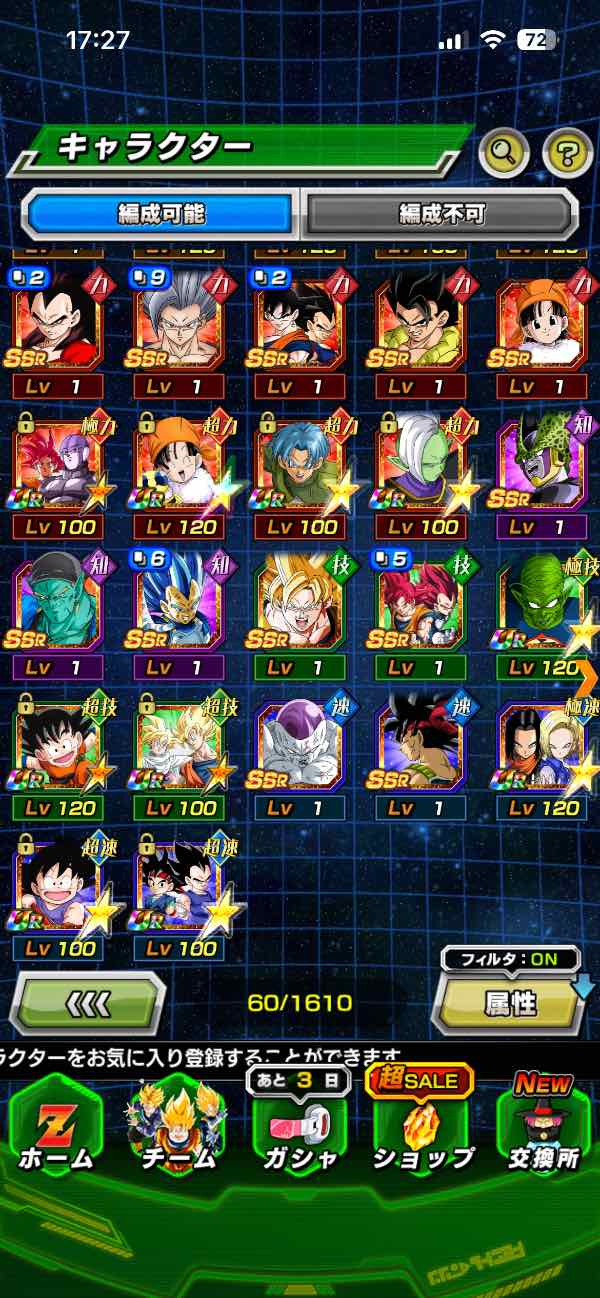Select the silver-haired Gohan card with 9 copies

coord(178,325)
